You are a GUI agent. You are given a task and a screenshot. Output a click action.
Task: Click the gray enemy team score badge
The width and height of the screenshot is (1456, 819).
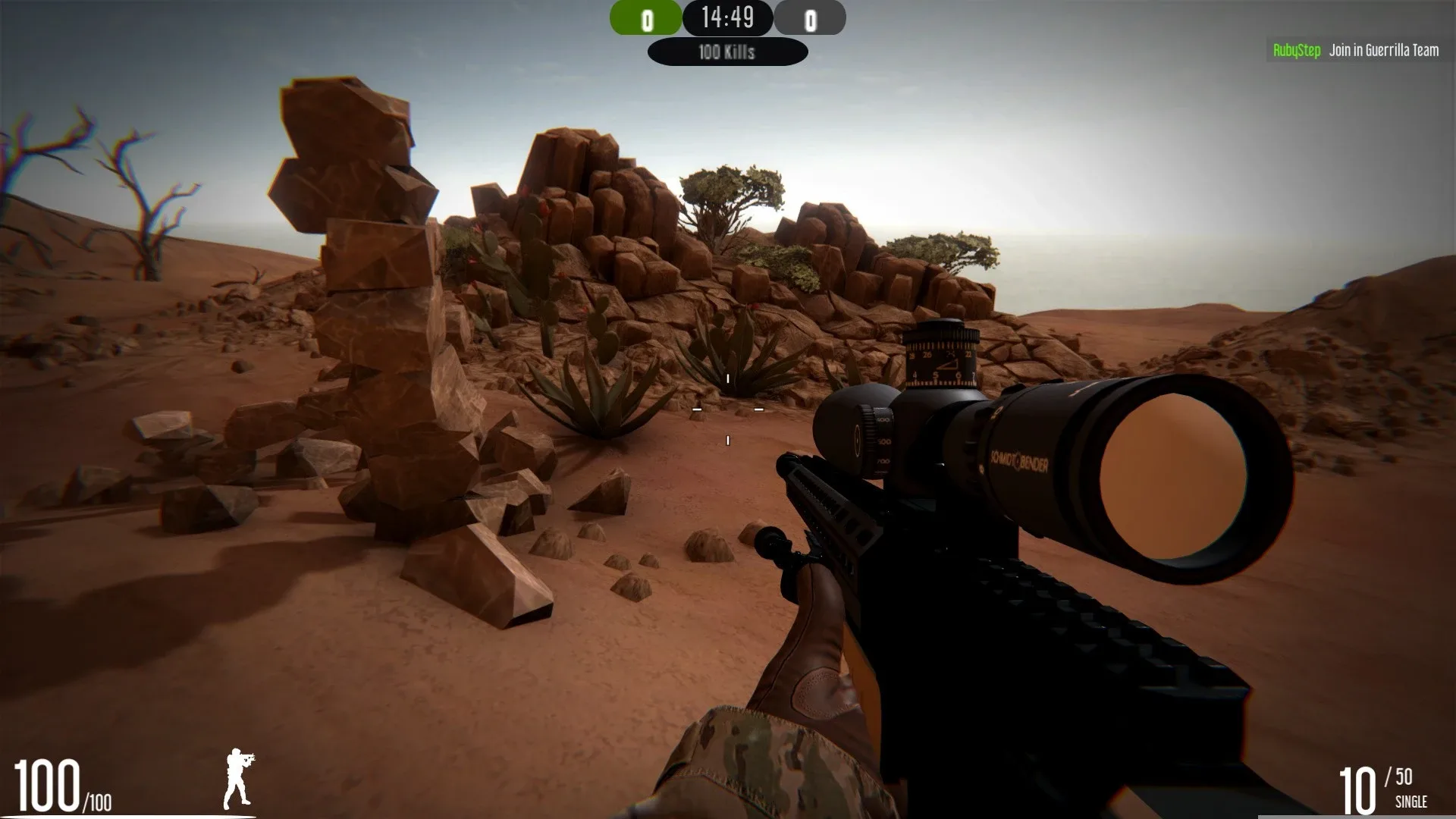click(x=811, y=17)
